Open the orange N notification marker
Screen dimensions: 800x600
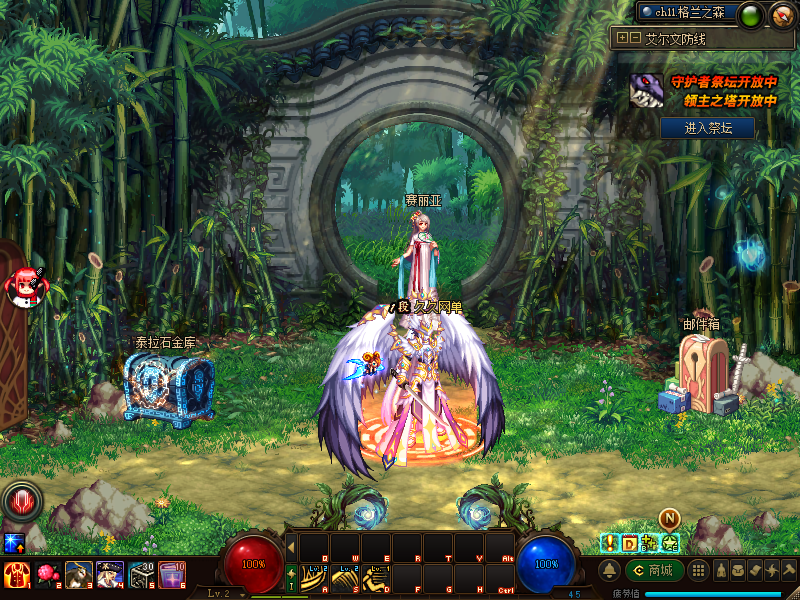(x=669, y=518)
